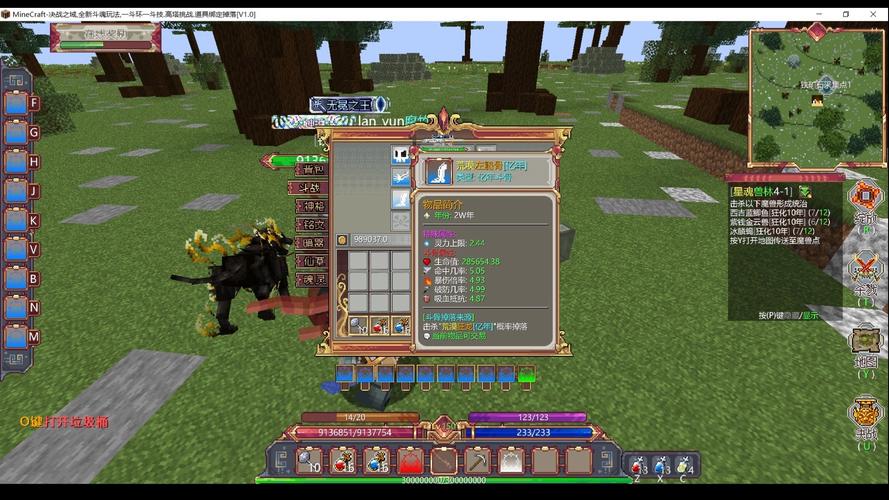This screenshot has height=500, width=889.
Task: Select the 铭文 tab
Action: (x=312, y=224)
